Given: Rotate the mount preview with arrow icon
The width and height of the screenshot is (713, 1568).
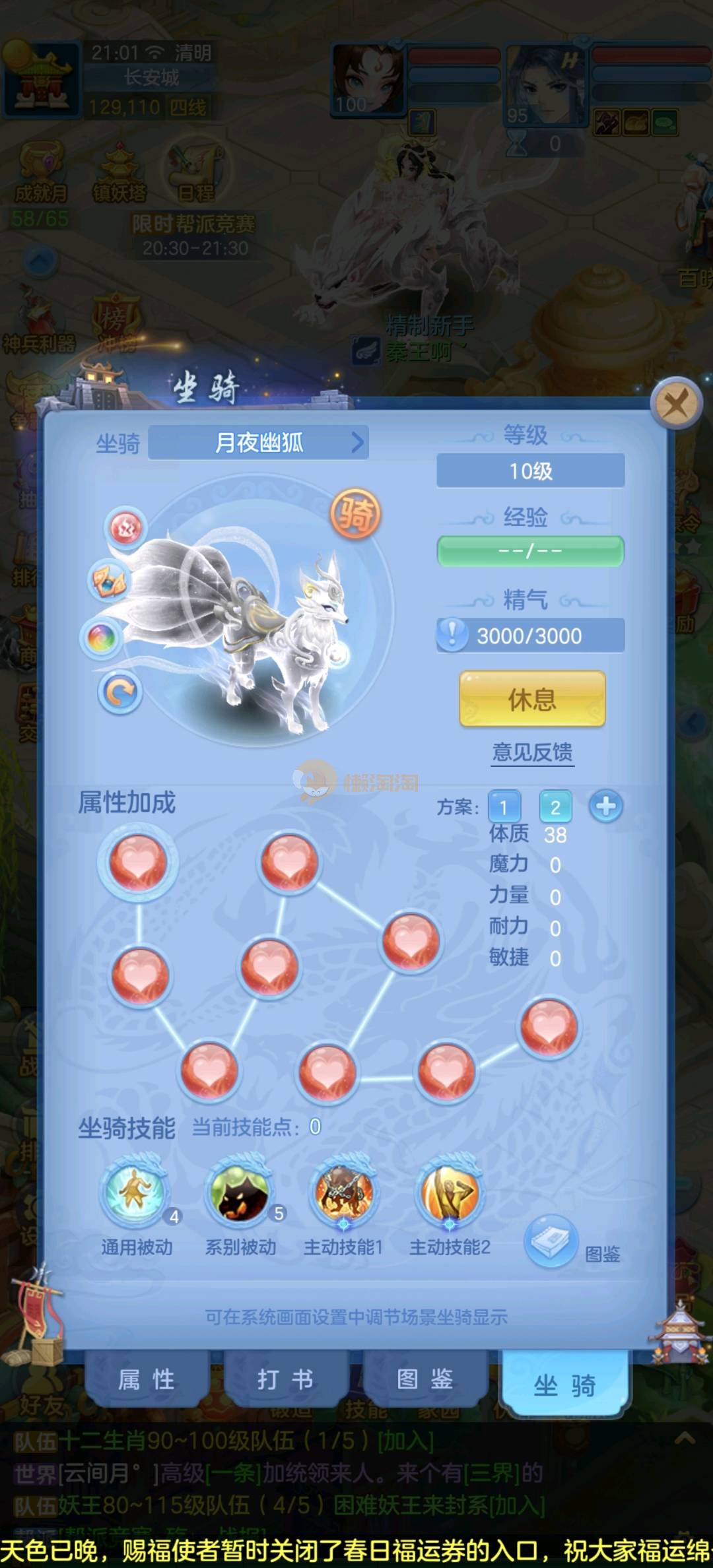Looking at the screenshot, I should click(x=120, y=692).
